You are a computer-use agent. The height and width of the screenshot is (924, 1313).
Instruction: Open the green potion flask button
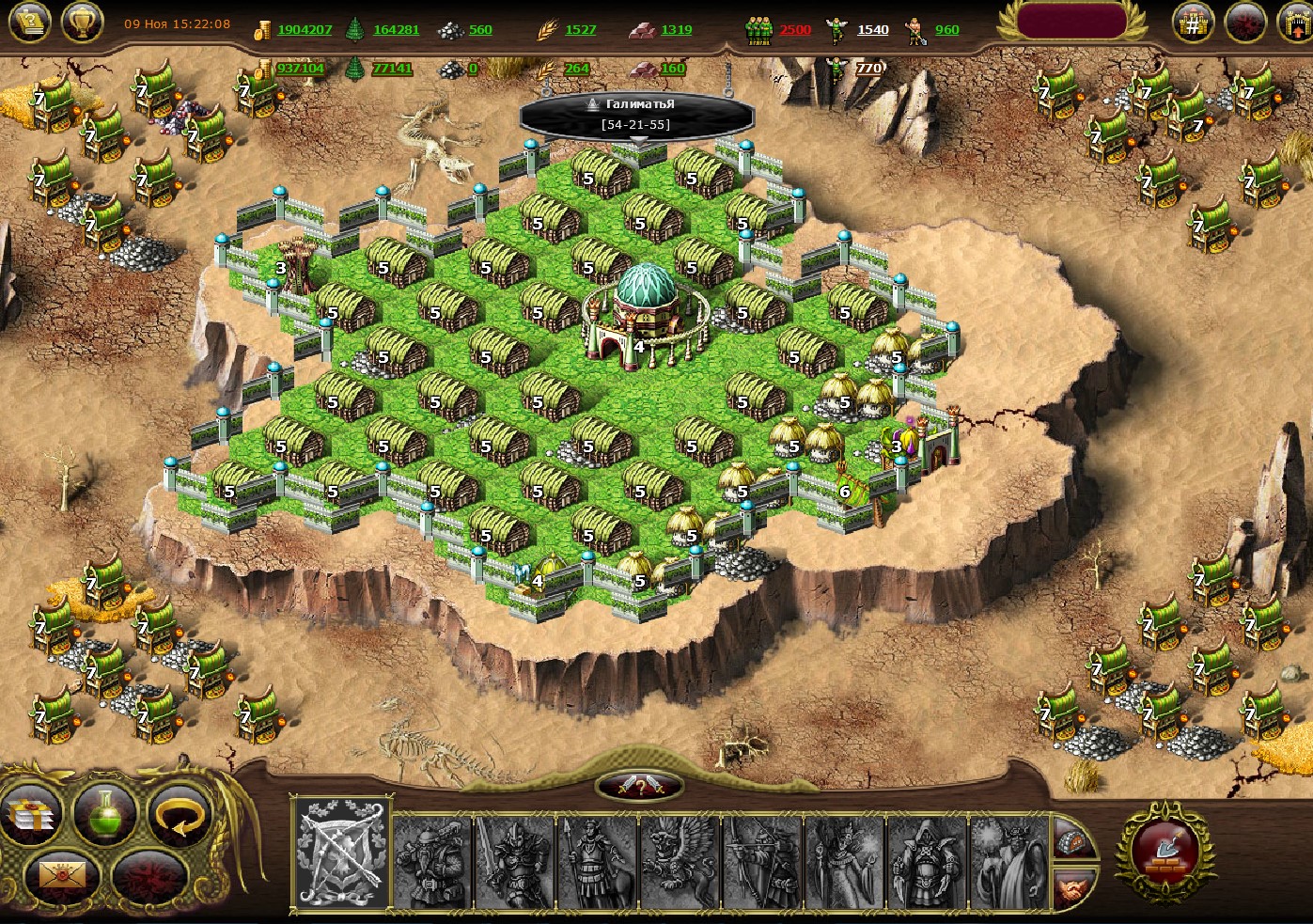click(105, 814)
